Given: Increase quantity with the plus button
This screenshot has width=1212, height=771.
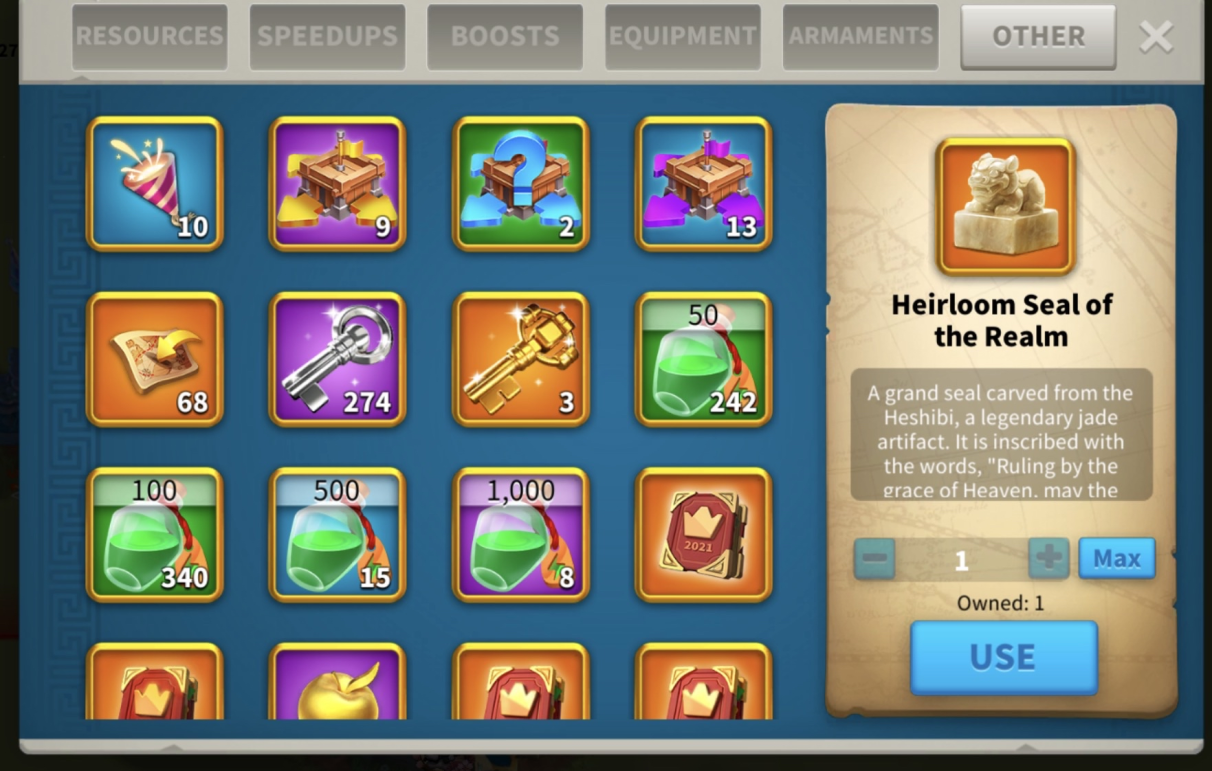Looking at the screenshot, I should [1049, 558].
